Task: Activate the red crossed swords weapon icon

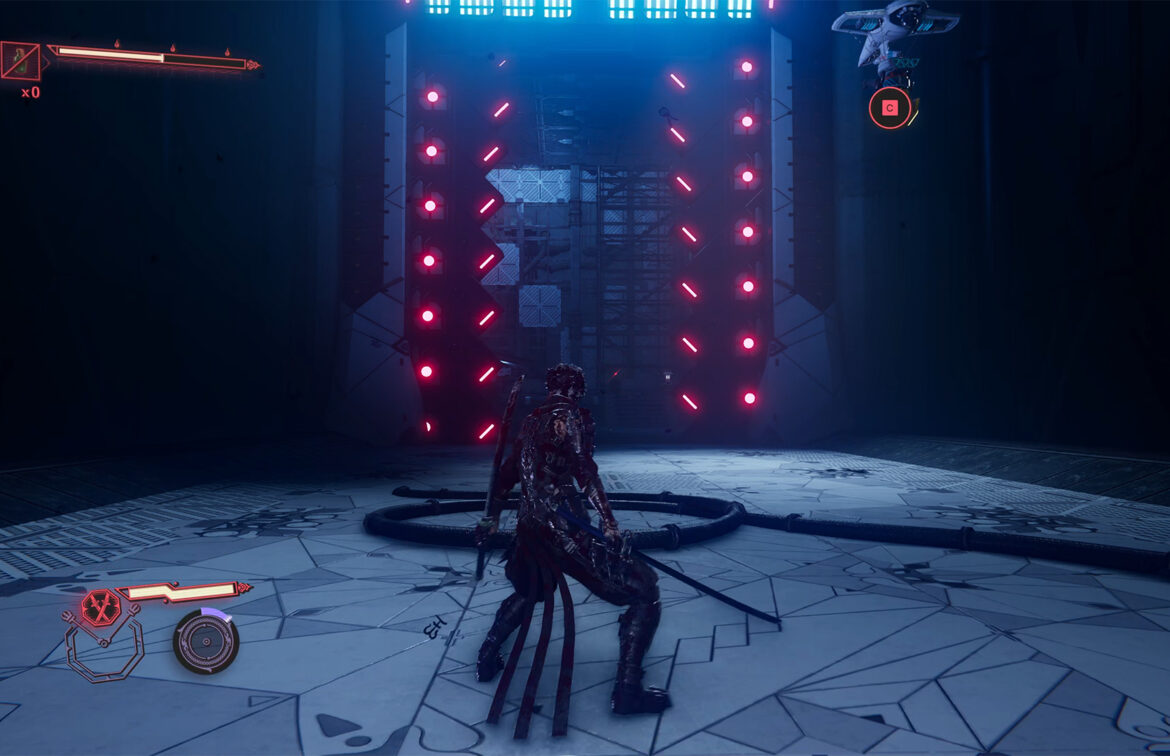Action: coord(101,607)
